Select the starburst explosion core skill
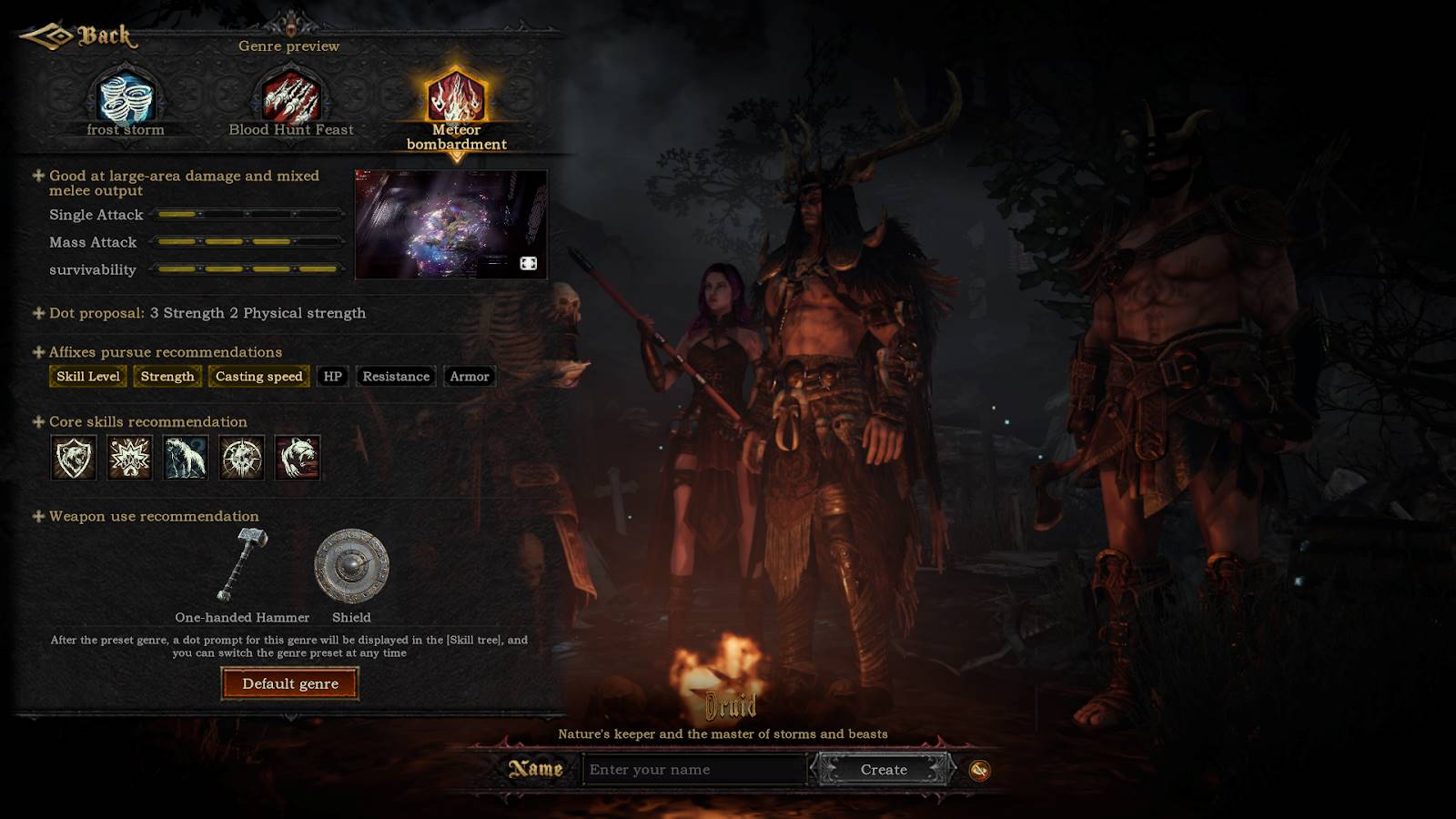1456x819 pixels. (130, 457)
